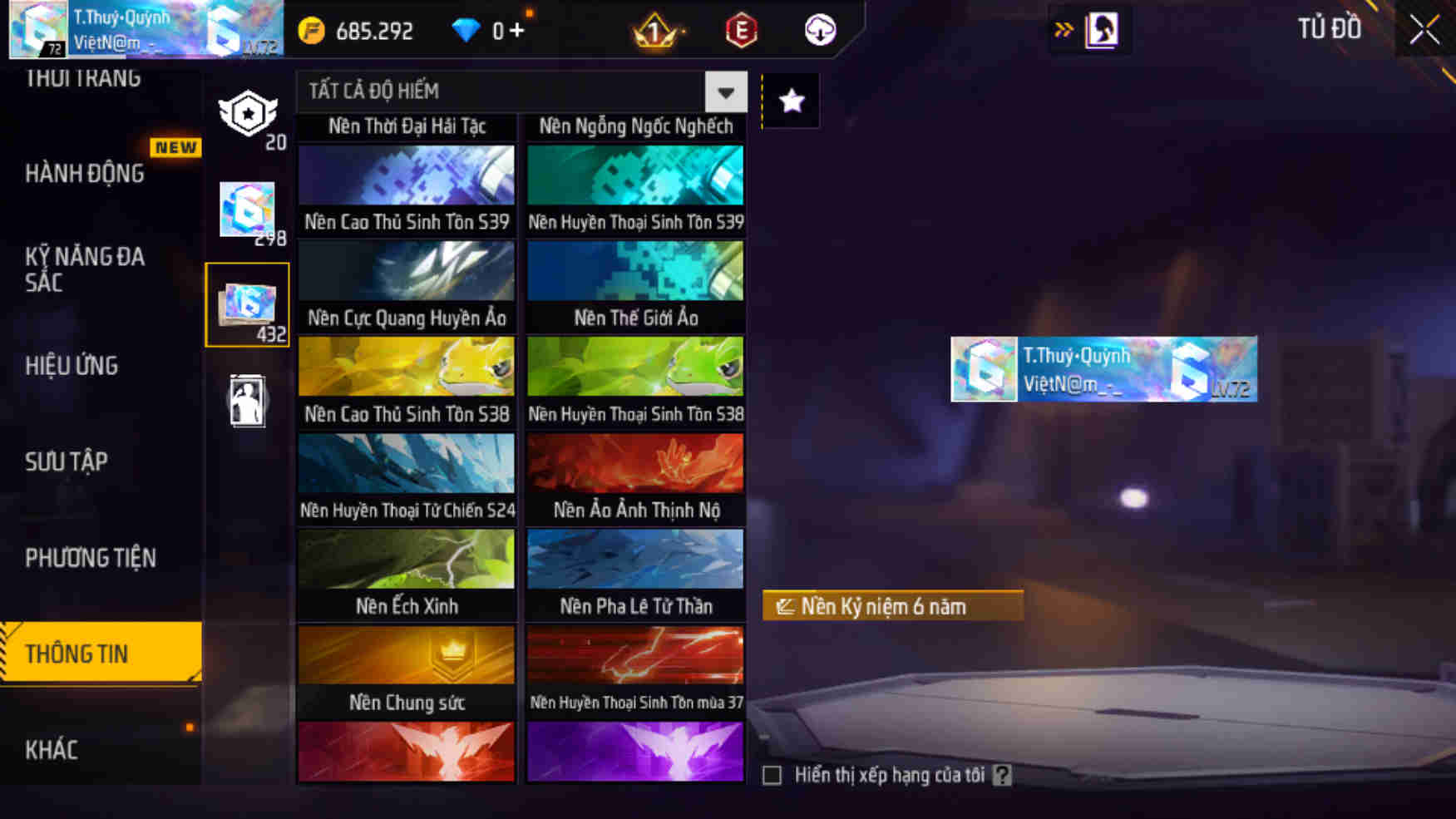Image resolution: width=1456 pixels, height=819 pixels.
Task: Select the 'Nền Ếch Xinh' background thumbnail
Action: coord(406,559)
